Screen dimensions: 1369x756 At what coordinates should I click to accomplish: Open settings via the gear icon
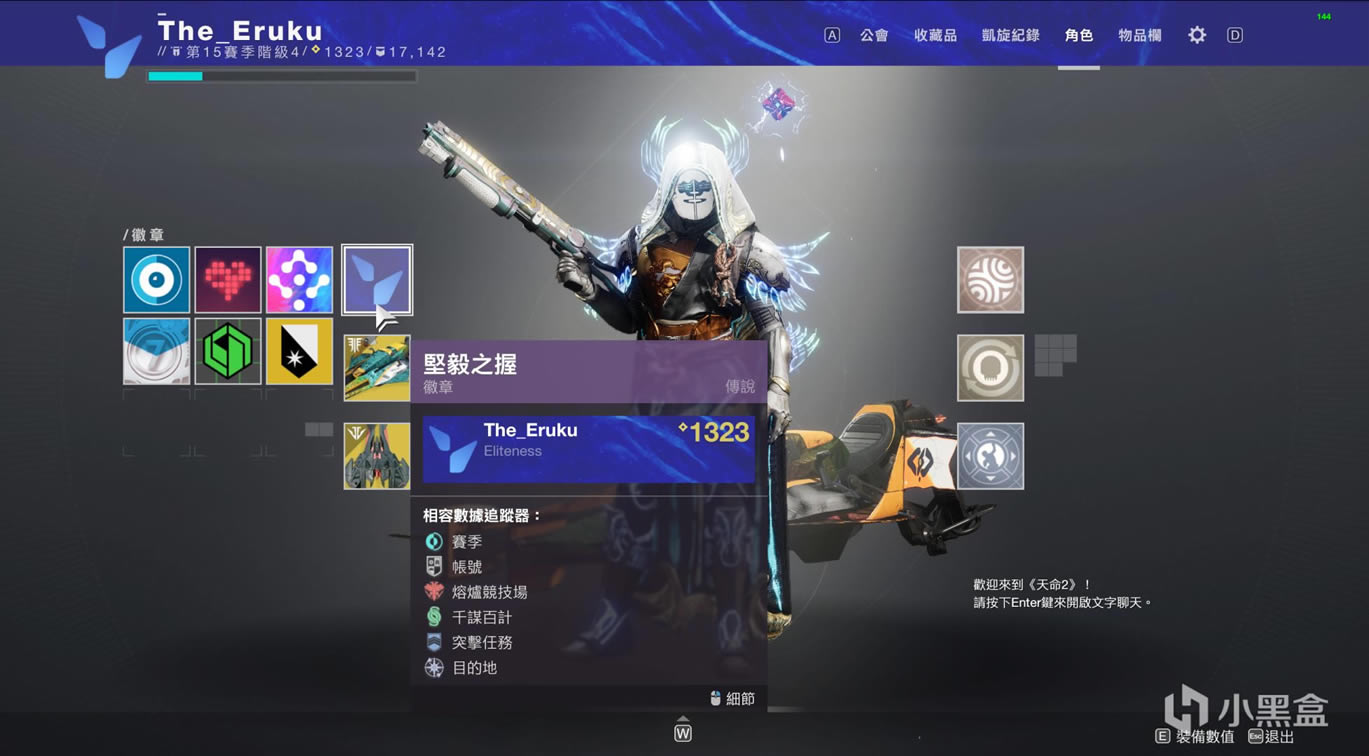tap(1197, 35)
